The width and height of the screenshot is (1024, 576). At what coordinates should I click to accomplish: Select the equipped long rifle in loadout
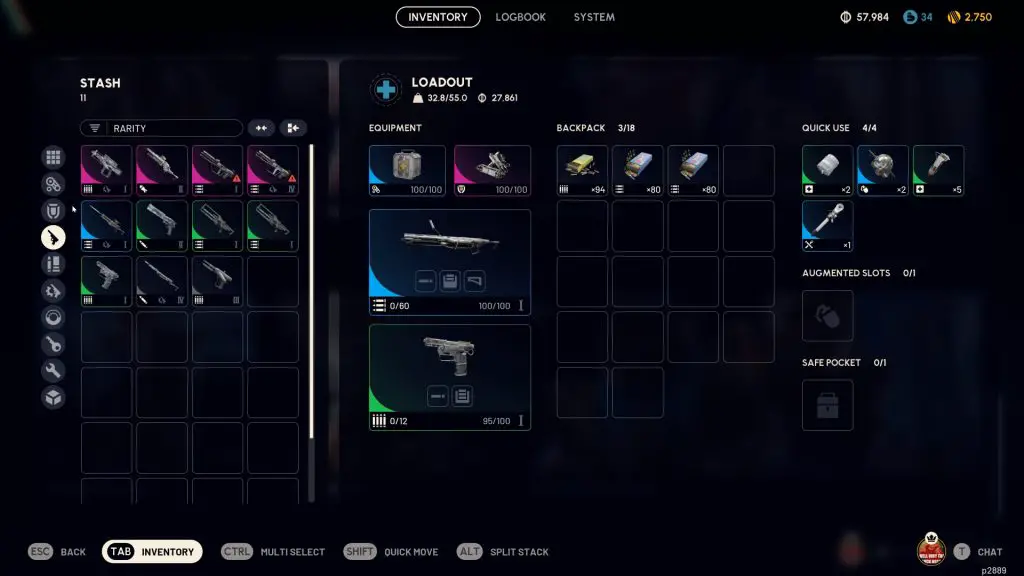click(x=449, y=262)
